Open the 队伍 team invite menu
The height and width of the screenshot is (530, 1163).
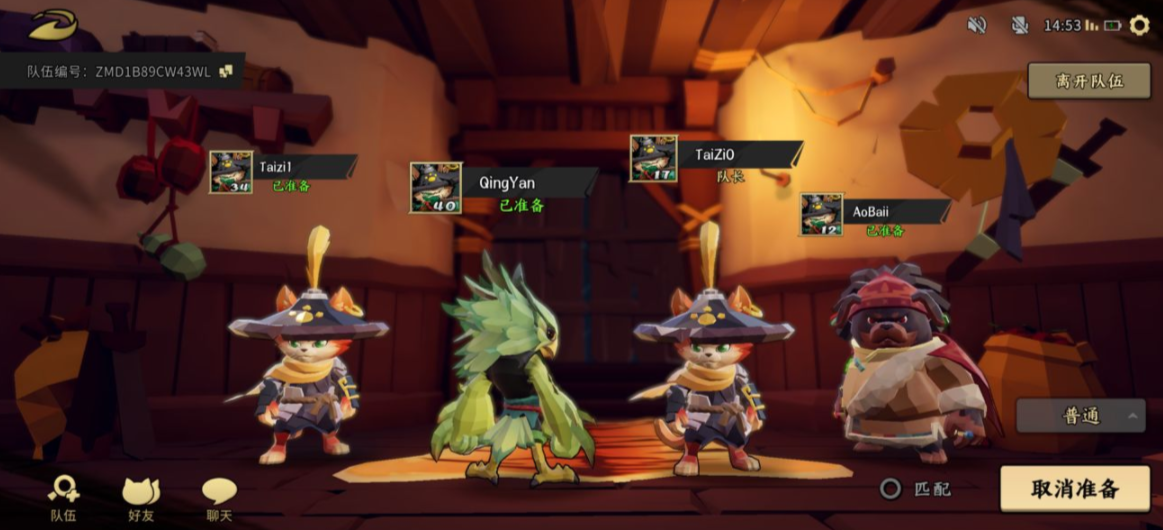pyautogui.click(x=63, y=497)
